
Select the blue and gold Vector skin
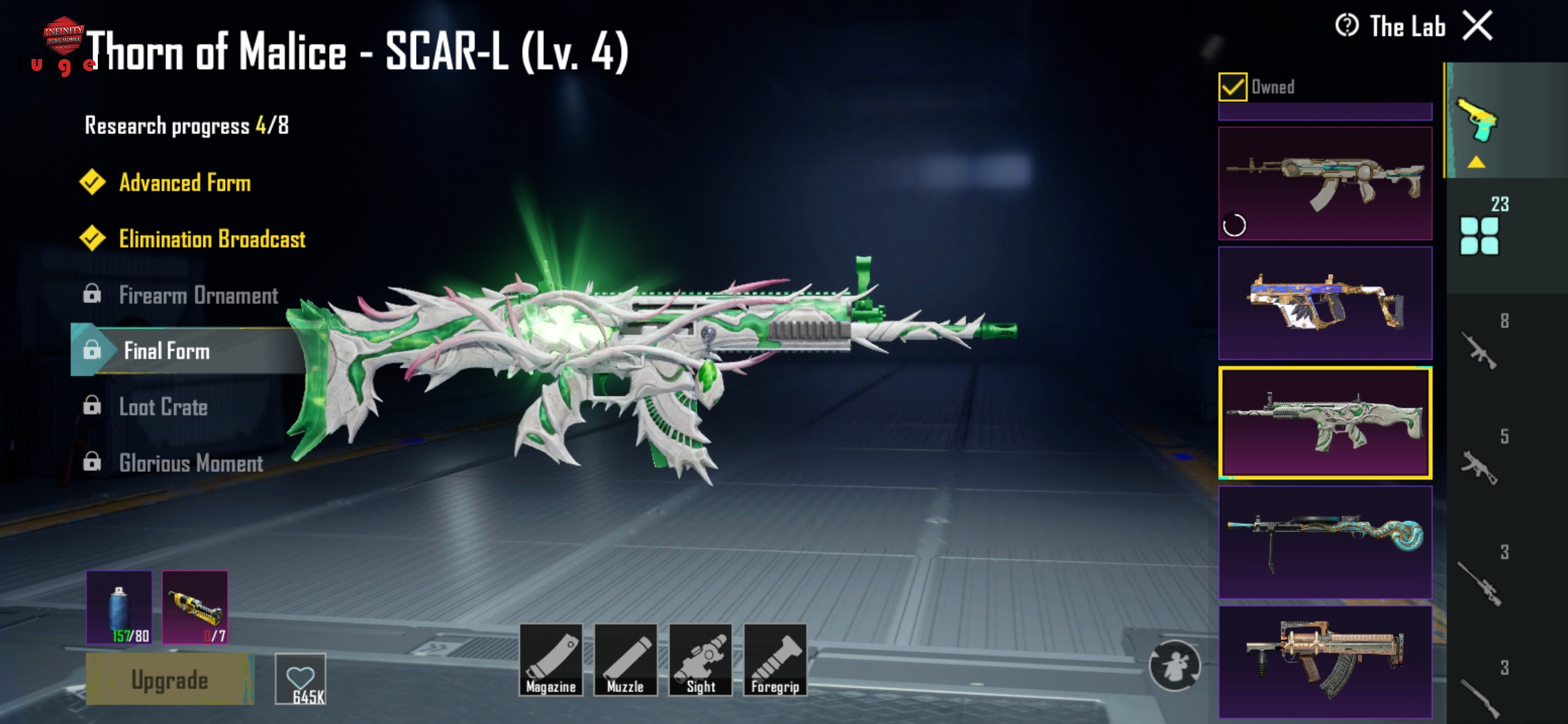[x=1325, y=303]
